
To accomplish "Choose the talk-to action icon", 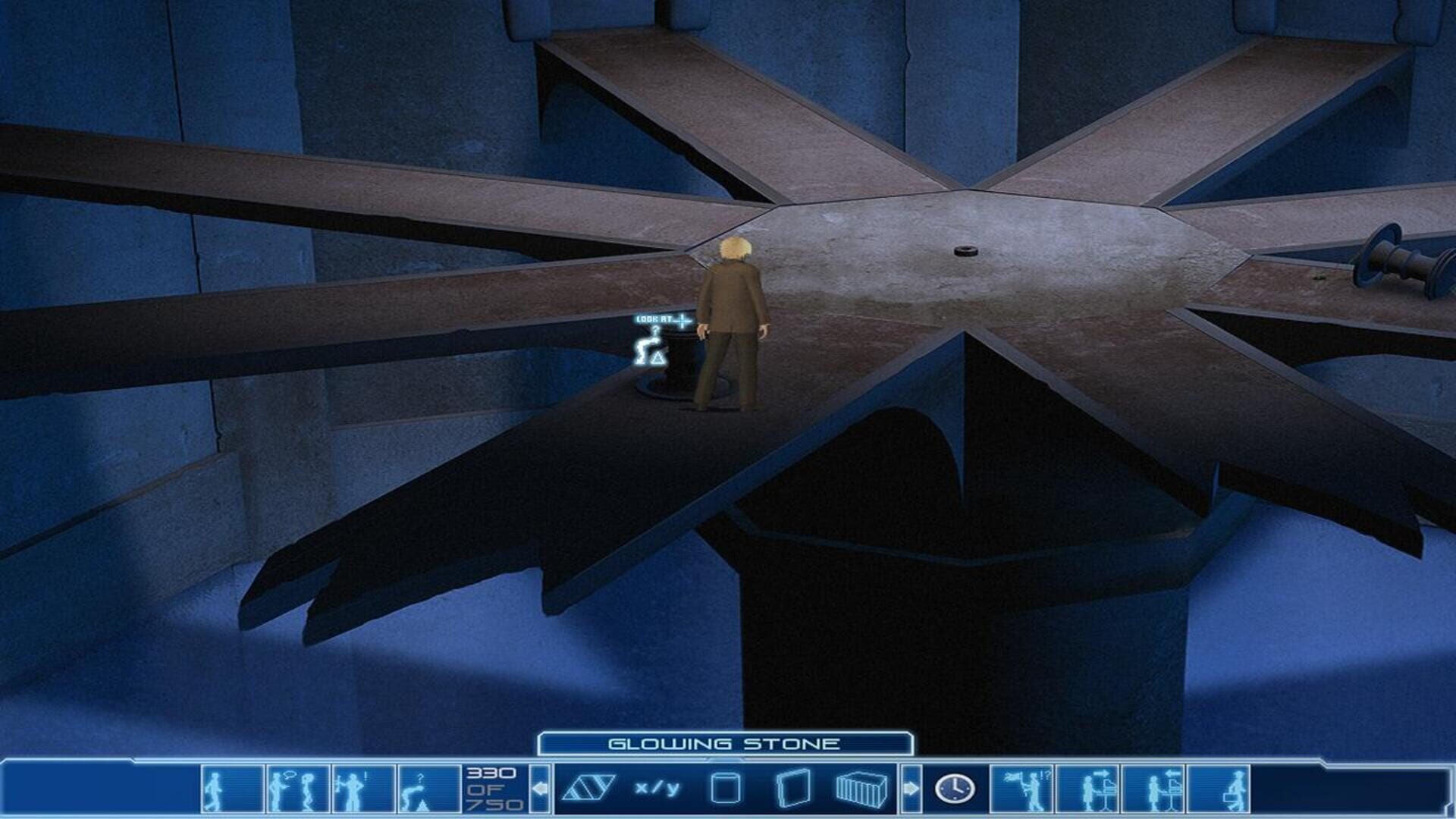I will pos(297,789).
